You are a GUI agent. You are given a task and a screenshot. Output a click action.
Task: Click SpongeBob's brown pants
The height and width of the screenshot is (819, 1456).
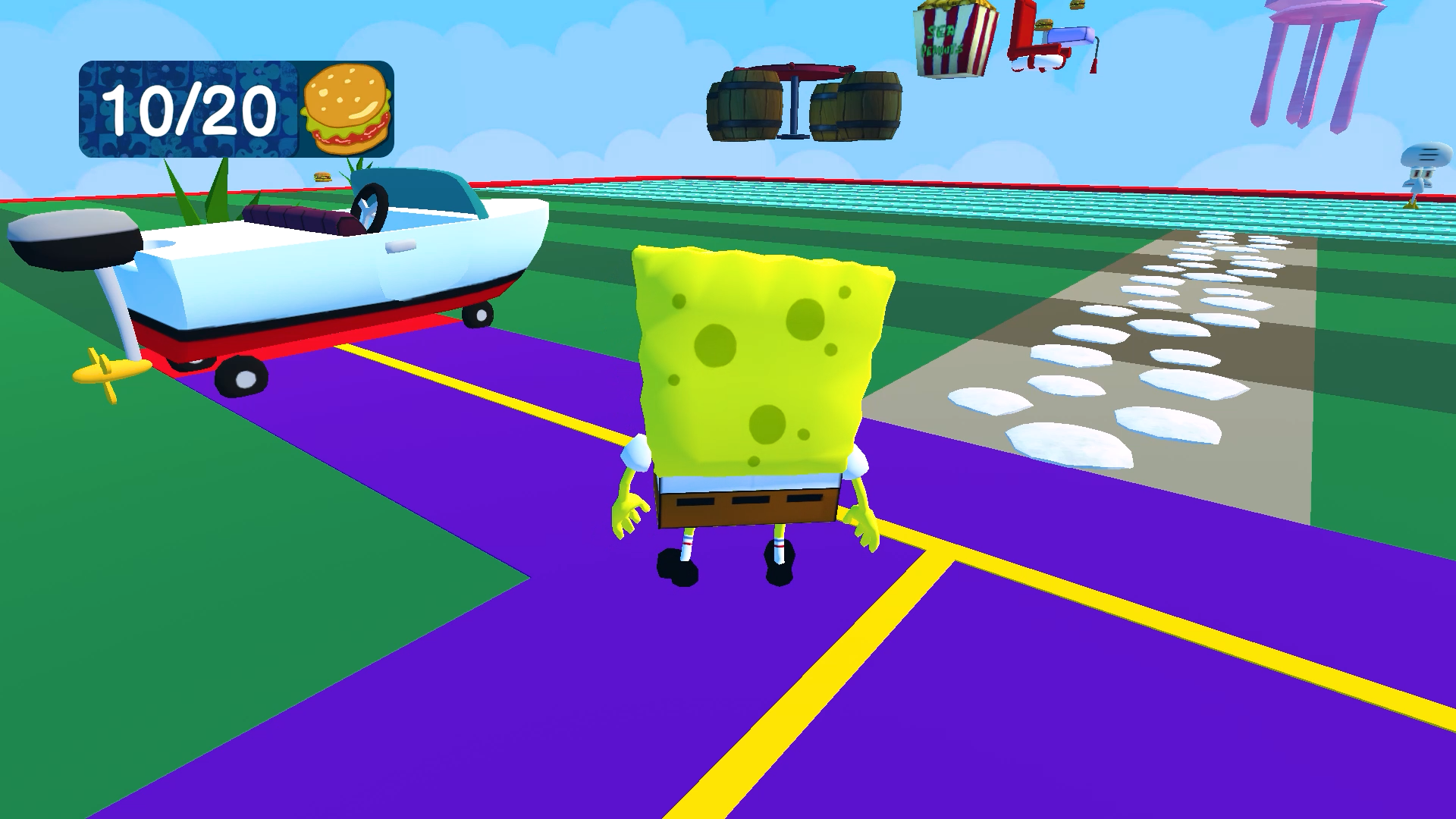click(x=747, y=504)
